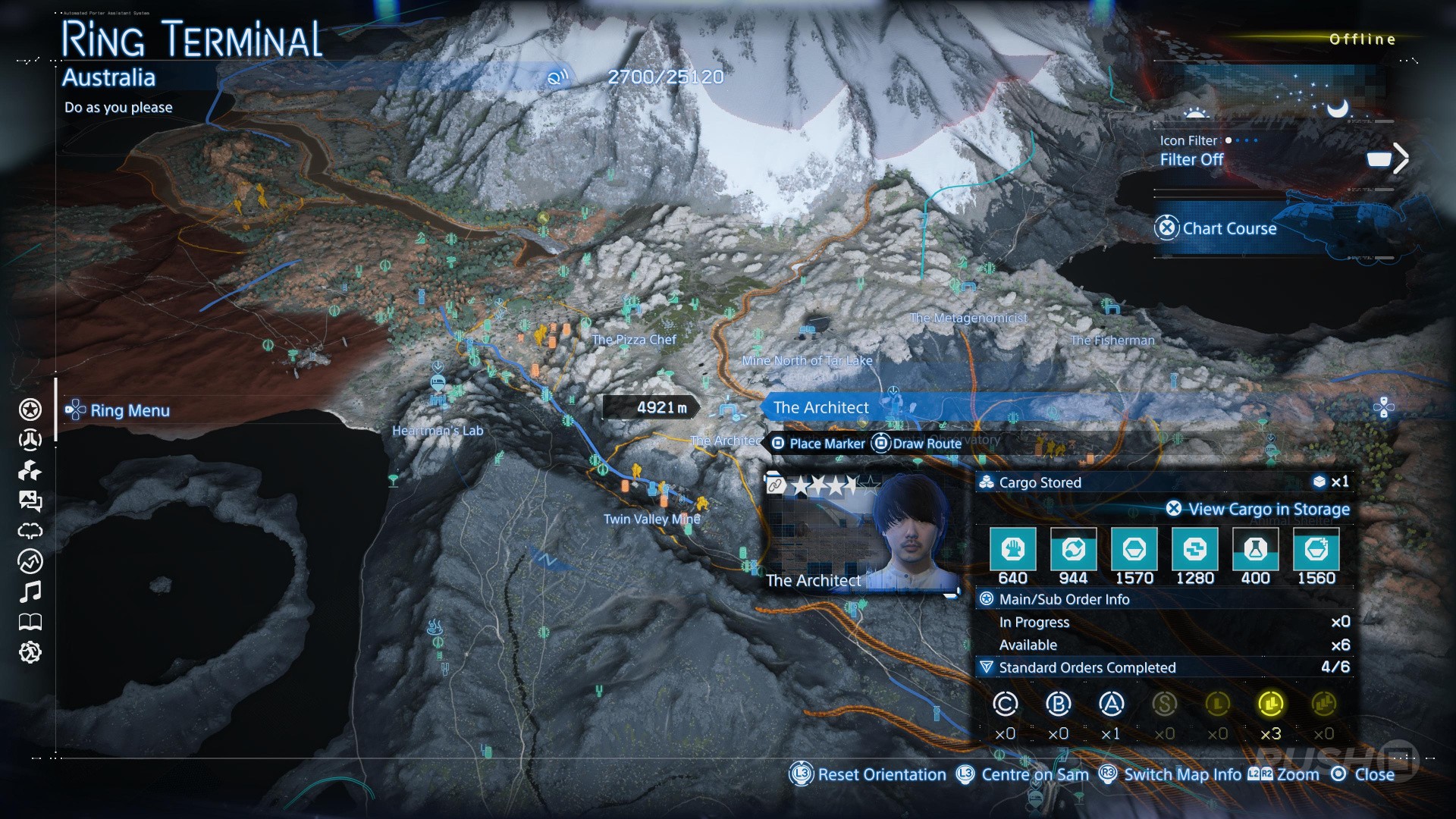1456x819 pixels.
Task: Select The Pizza Chef location on the map
Action: (633, 340)
